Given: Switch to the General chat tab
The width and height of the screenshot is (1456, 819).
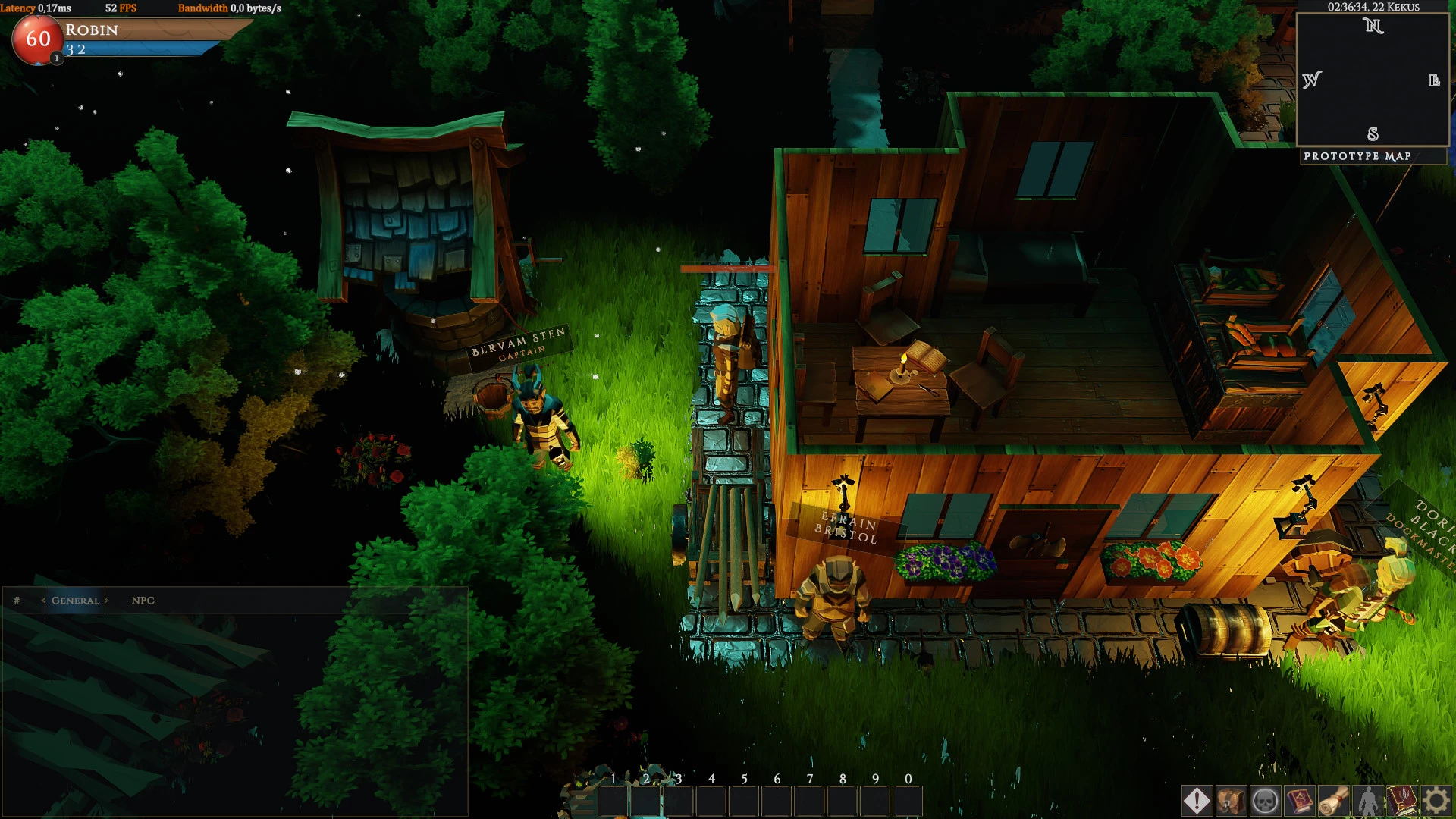Looking at the screenshot, I should [75, 601].
